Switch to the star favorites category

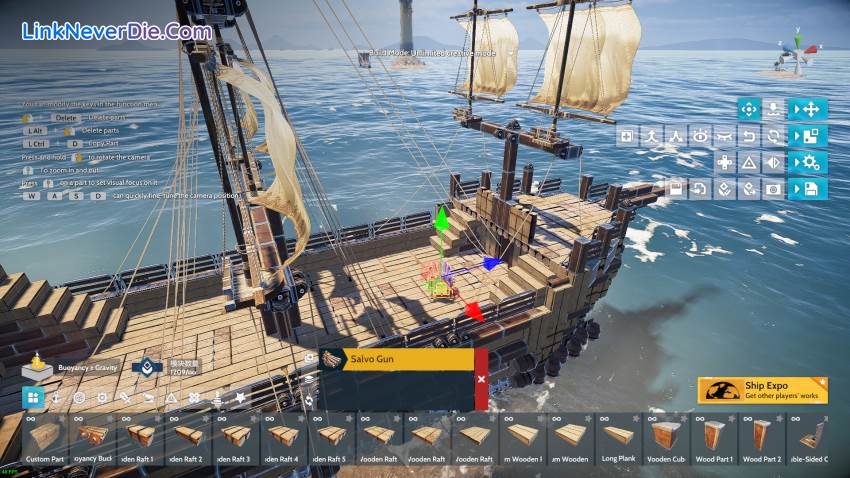coord(240,398)
